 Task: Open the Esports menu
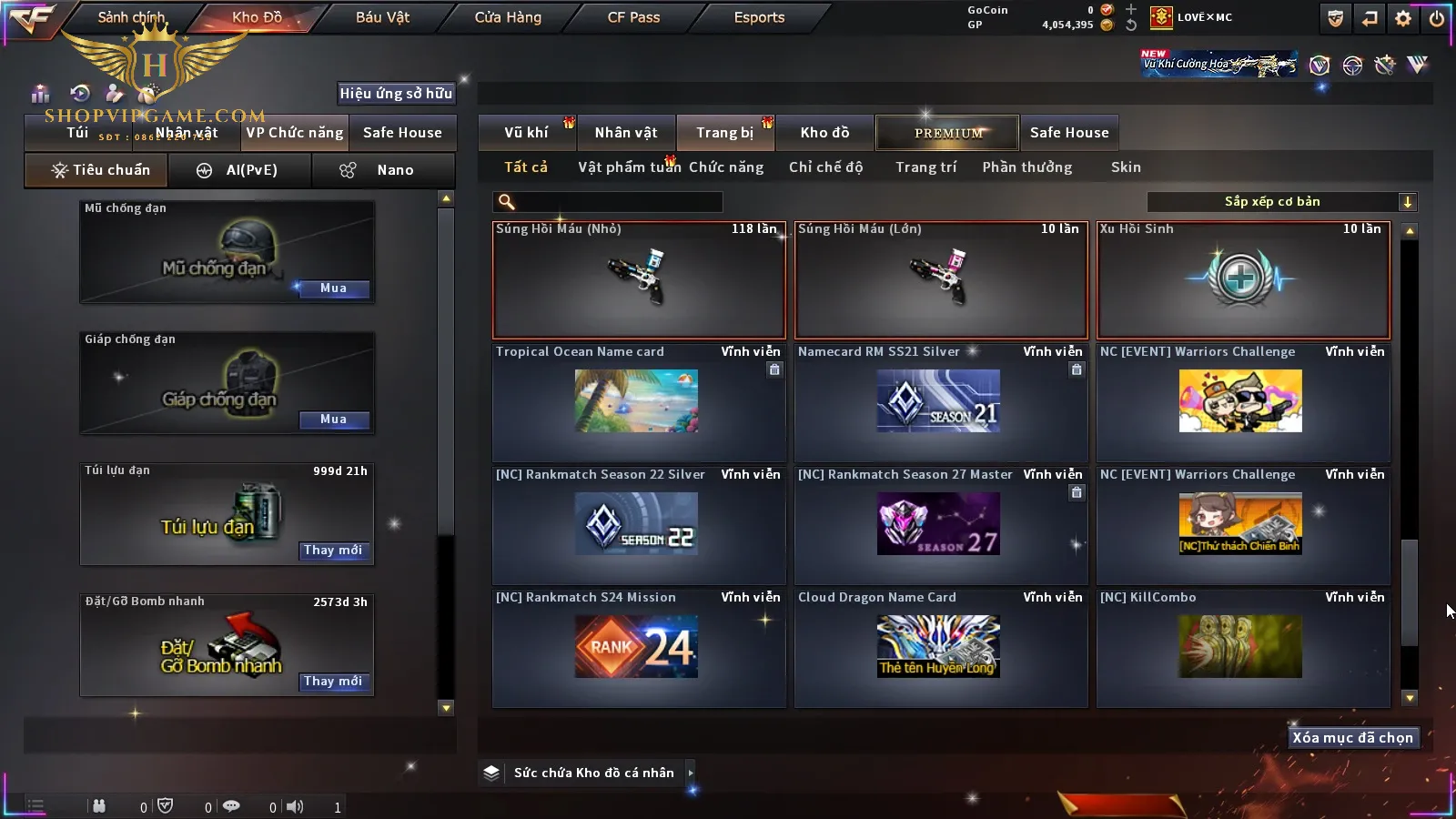tap(759, 17)
